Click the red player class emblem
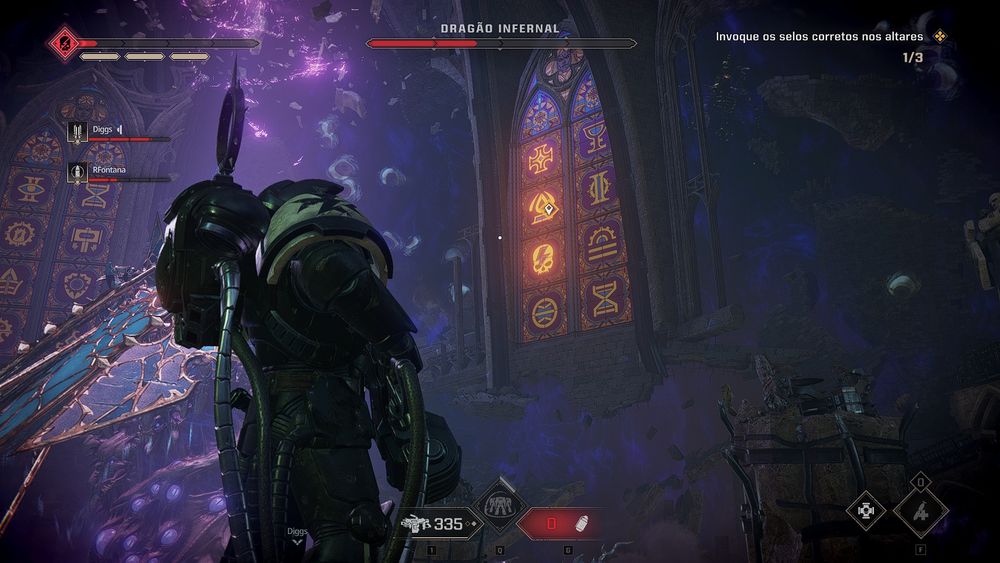 [62, 43]
